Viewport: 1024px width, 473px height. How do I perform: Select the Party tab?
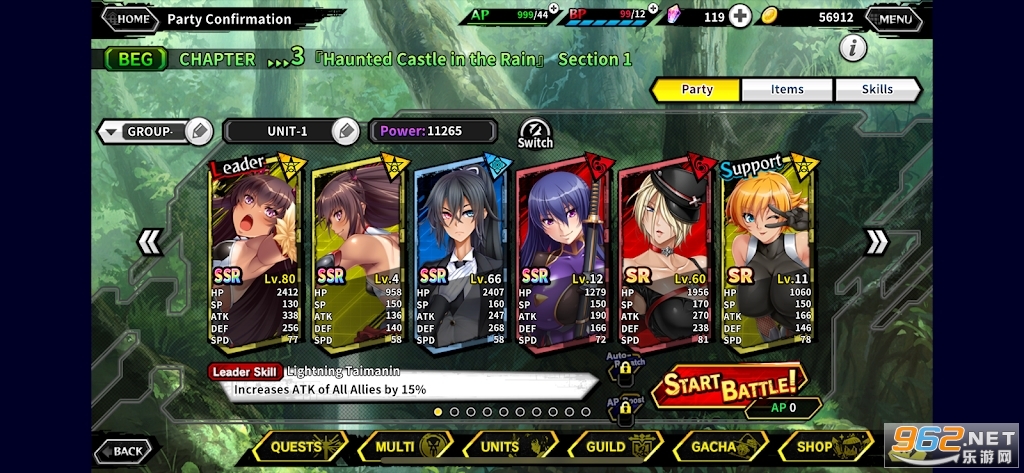[x=696, y=89]
